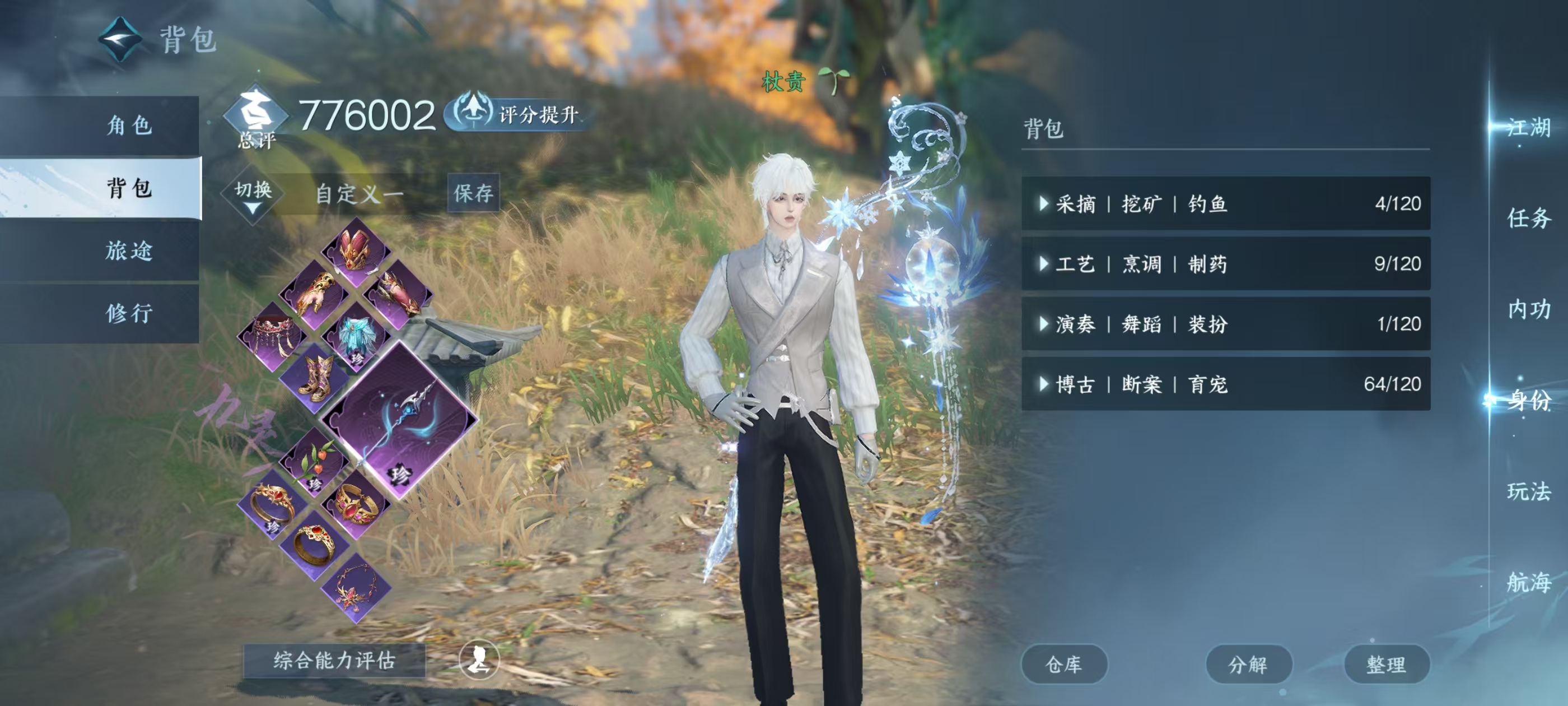The height and width of the screenshot is (706, 1568).
Task: Click the 评分提升 score boost button
Action: click(x=517, y=114)
